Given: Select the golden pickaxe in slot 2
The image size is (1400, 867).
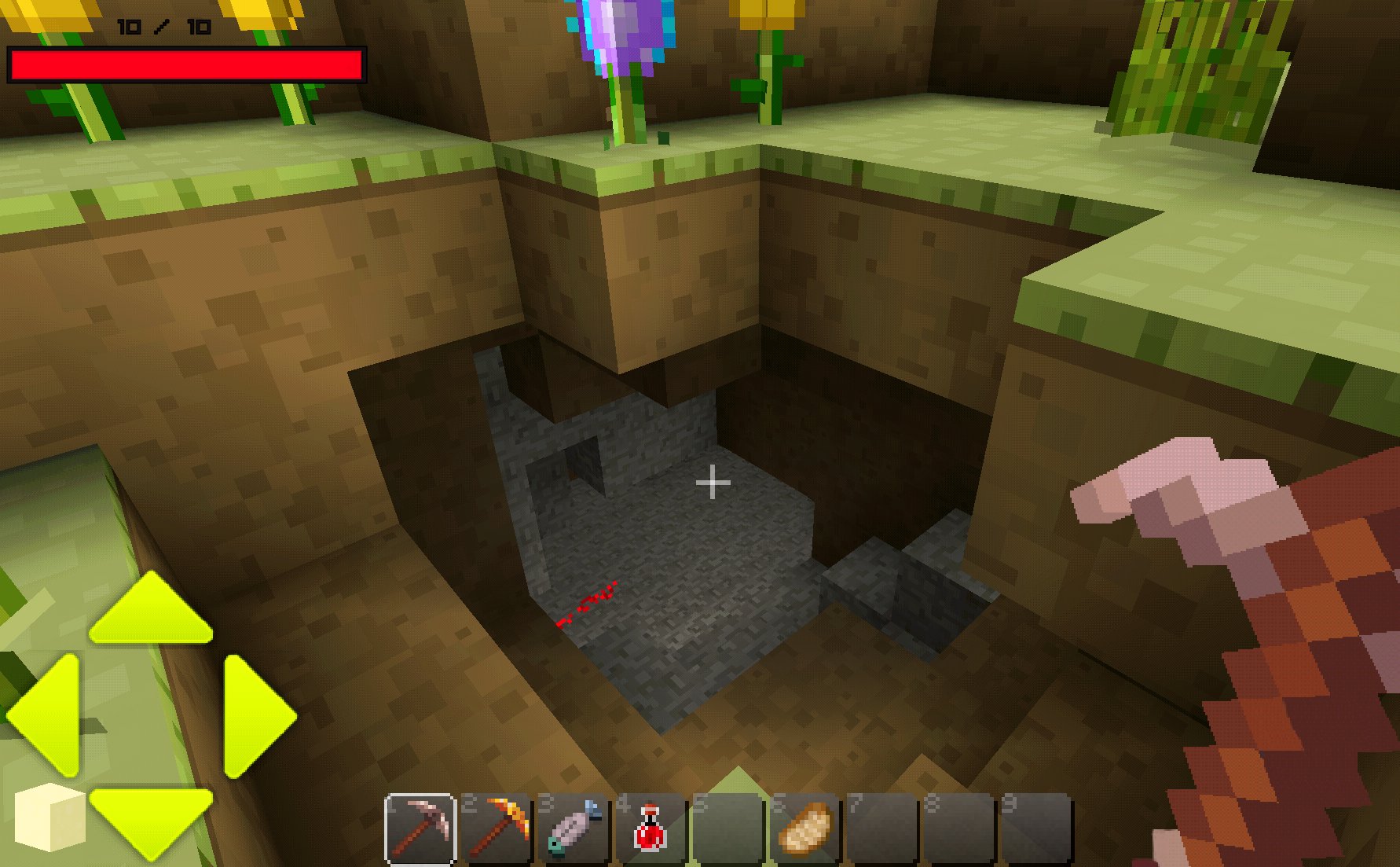Looking at the screenshot, I should point(499,828).
